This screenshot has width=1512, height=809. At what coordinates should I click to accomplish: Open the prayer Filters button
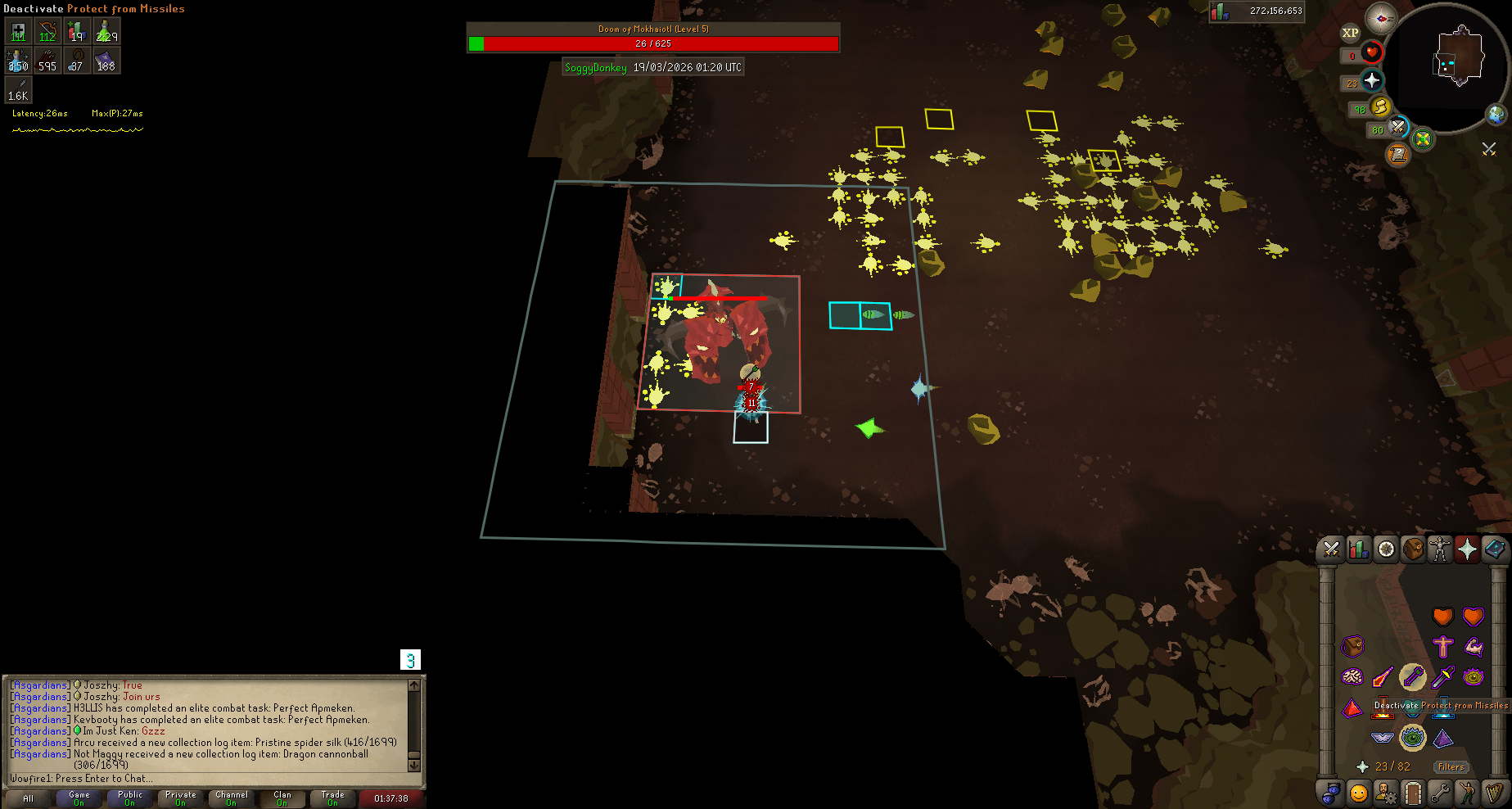(1451, 767)
